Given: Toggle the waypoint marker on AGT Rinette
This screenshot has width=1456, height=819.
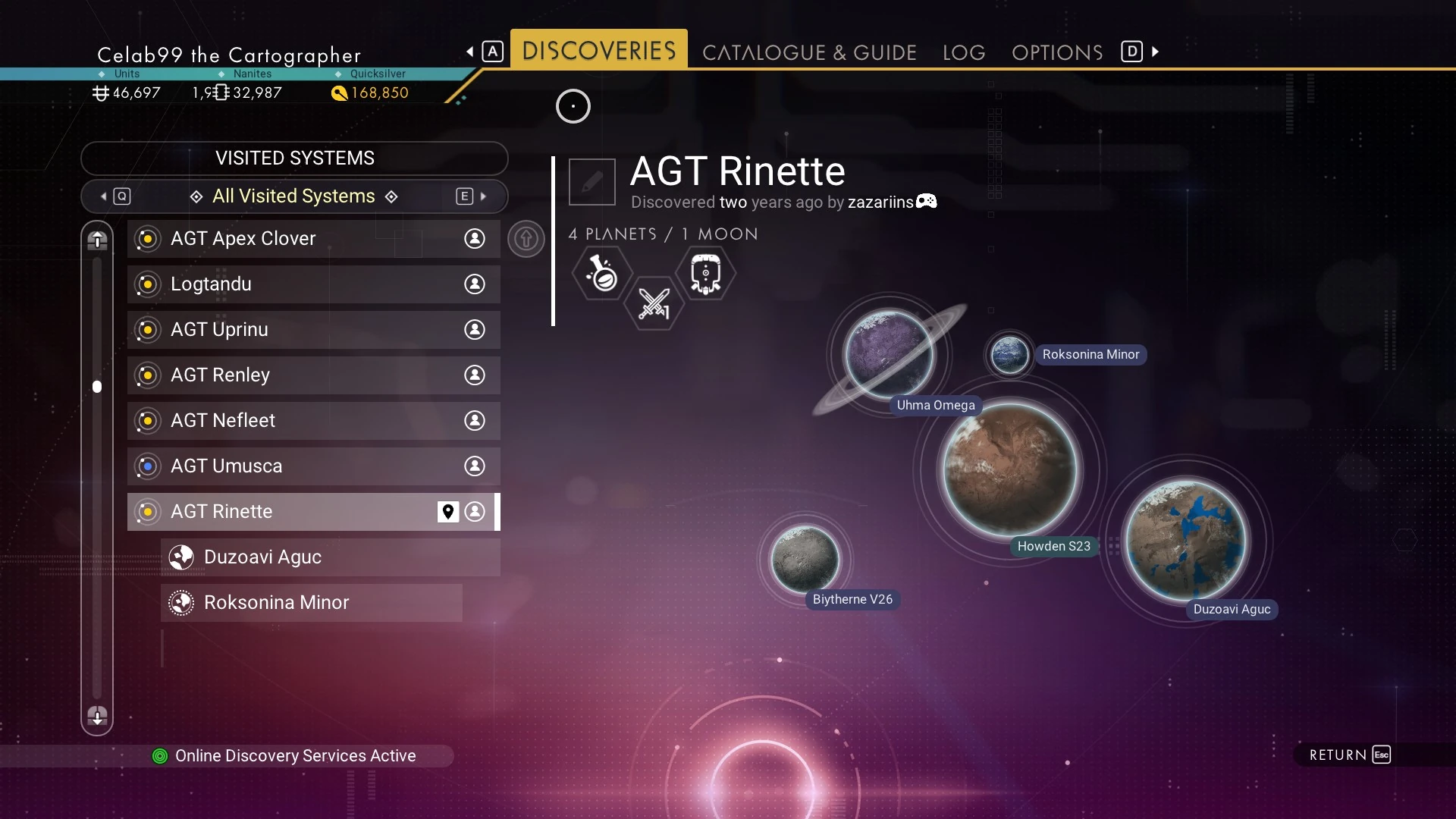Looking at the screenshot, I should tap(448, 512).
